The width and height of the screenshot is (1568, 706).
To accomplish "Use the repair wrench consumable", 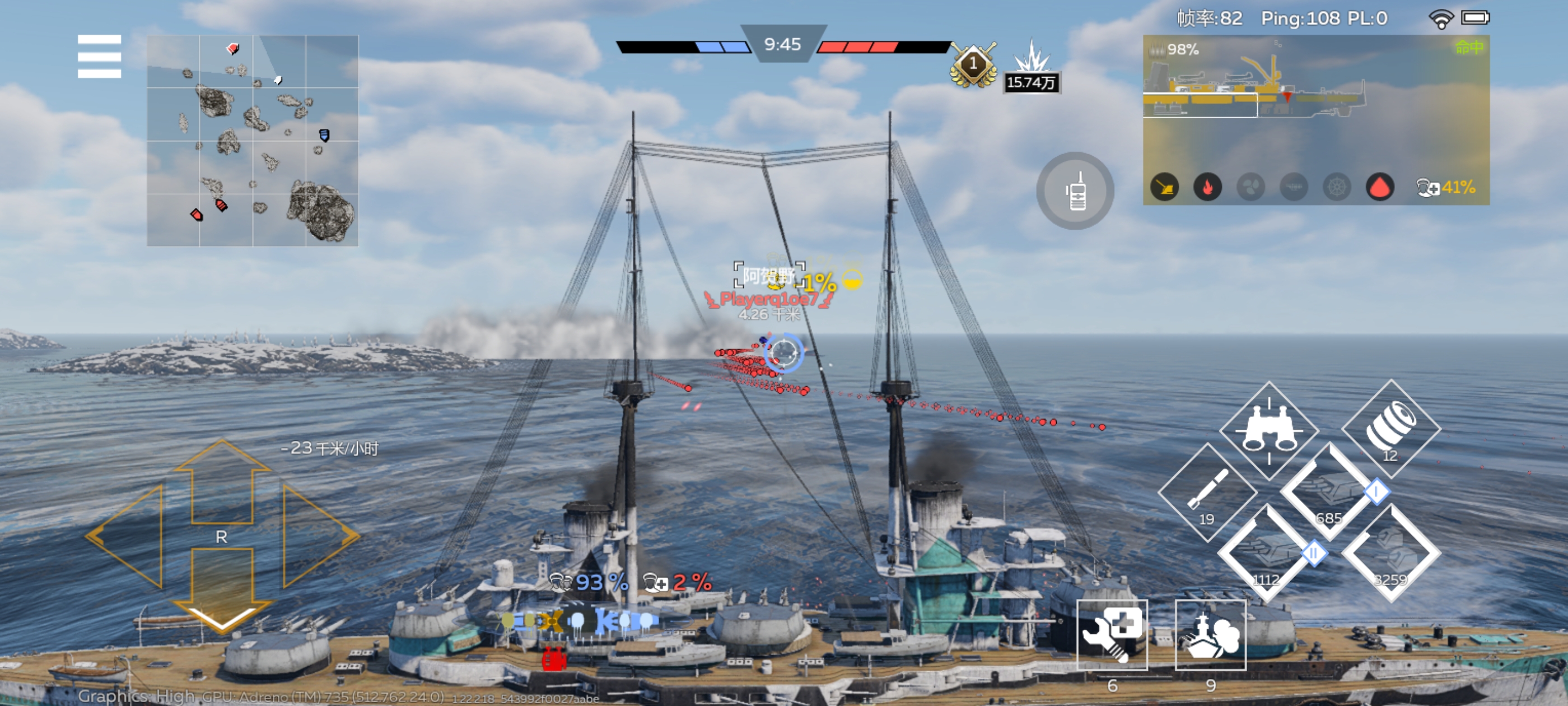I will pyautogui.click(x=1112, y=634).
